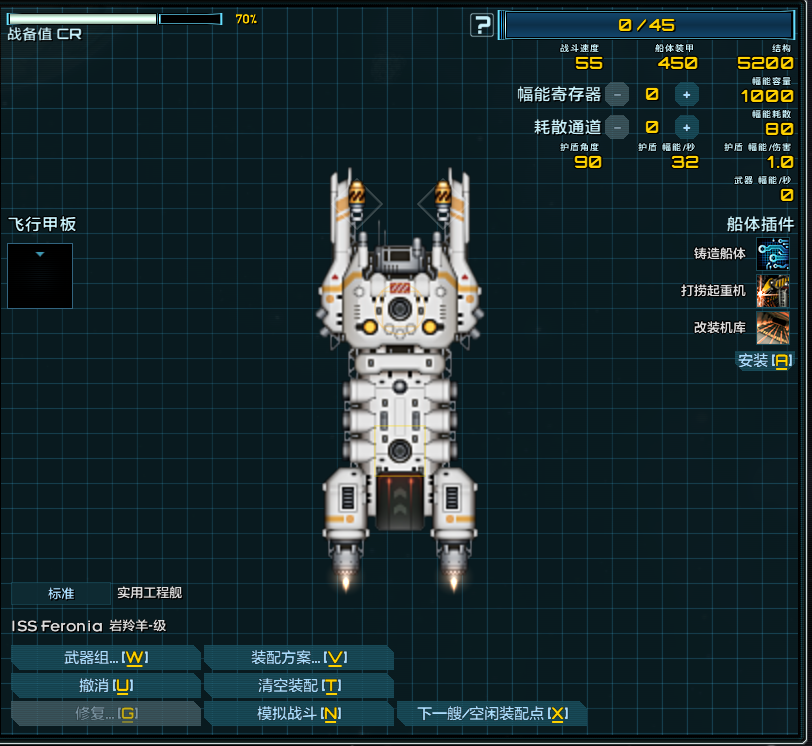This screenshot has width=812, height=746.
Task: Choose 清空装配 to strip the loadout
Action: tap(298, 685)
